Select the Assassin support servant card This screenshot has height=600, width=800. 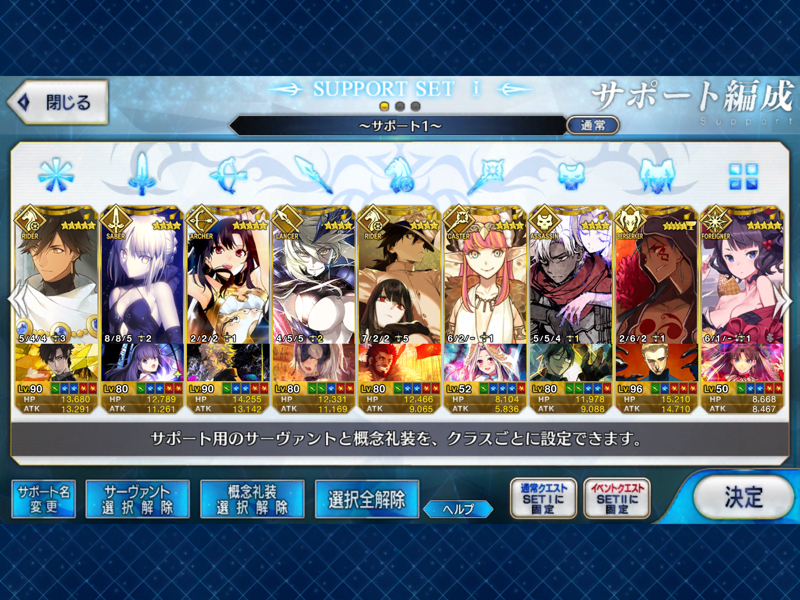(571, 275)
